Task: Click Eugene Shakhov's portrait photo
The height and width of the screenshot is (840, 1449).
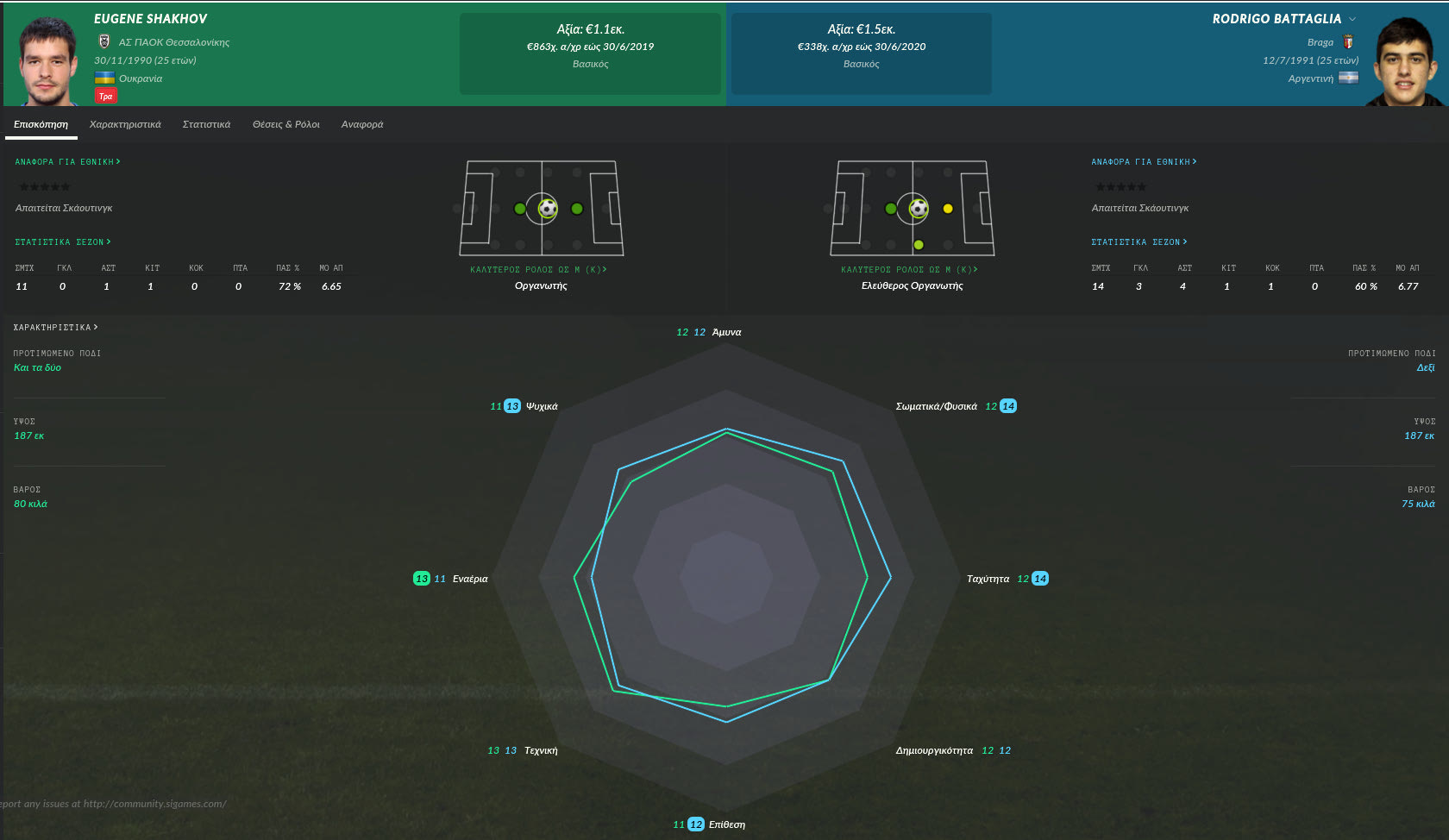Action: coord(47,60)
